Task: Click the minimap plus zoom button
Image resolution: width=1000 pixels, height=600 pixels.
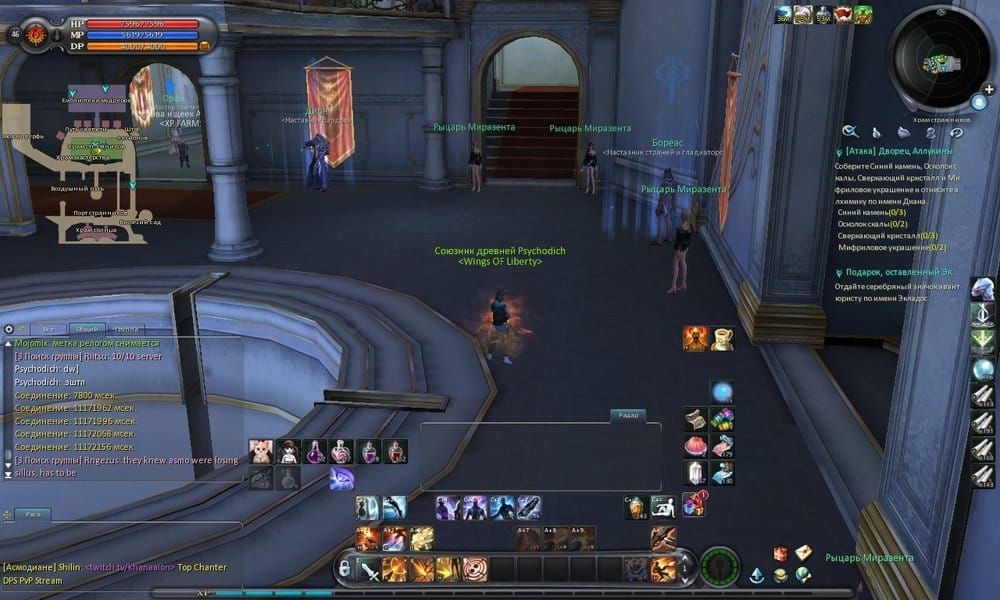Action: coord(989,89)
